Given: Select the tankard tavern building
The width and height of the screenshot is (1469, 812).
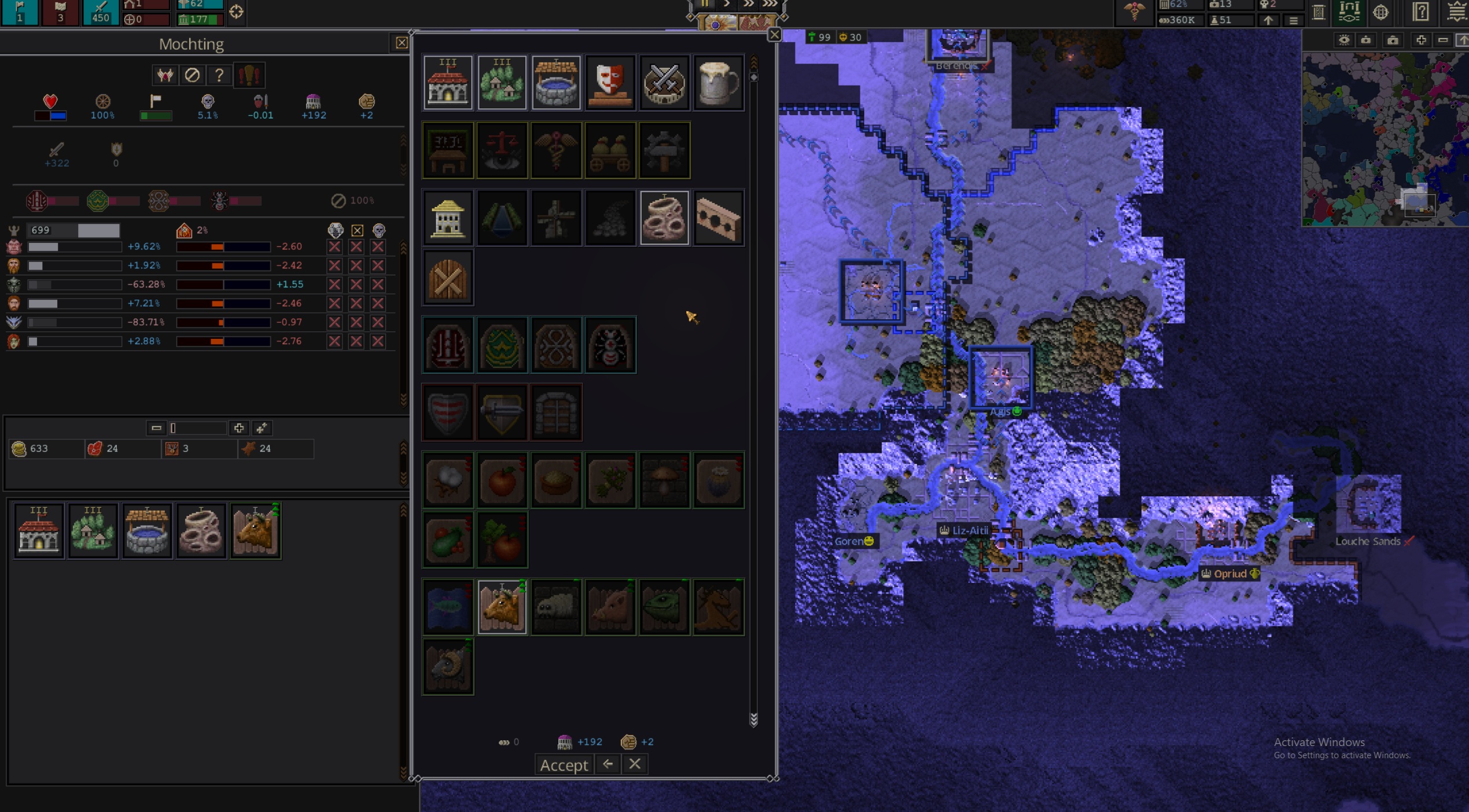Looking at the screenshot, I should pyautogui.click(x=718, y=83).
